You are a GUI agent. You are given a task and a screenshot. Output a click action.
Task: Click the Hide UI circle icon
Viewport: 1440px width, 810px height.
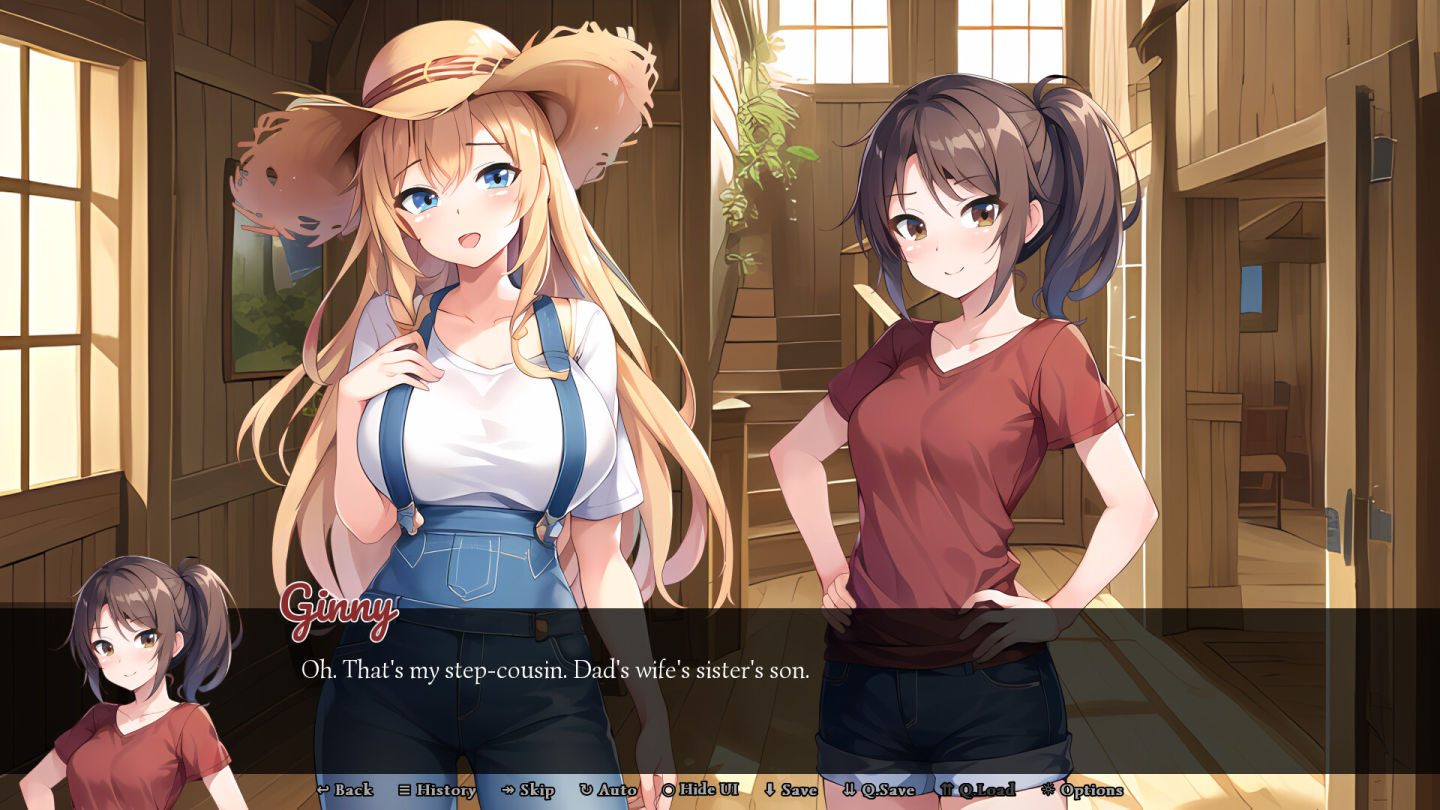(668, 790)
